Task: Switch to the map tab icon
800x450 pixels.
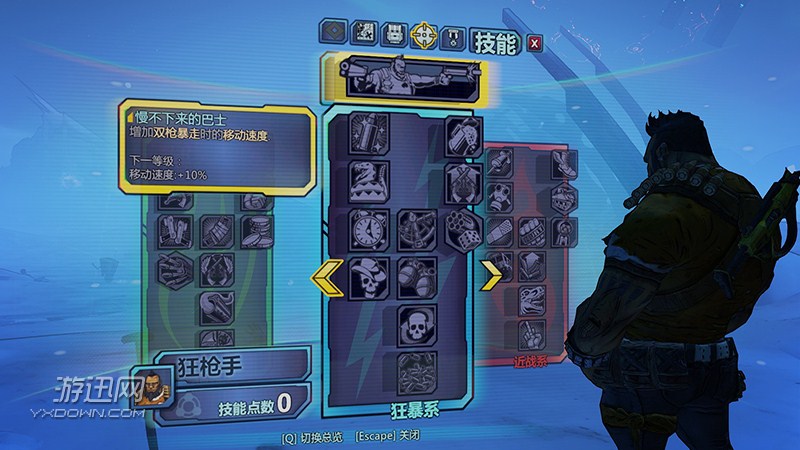Action: 362,35
